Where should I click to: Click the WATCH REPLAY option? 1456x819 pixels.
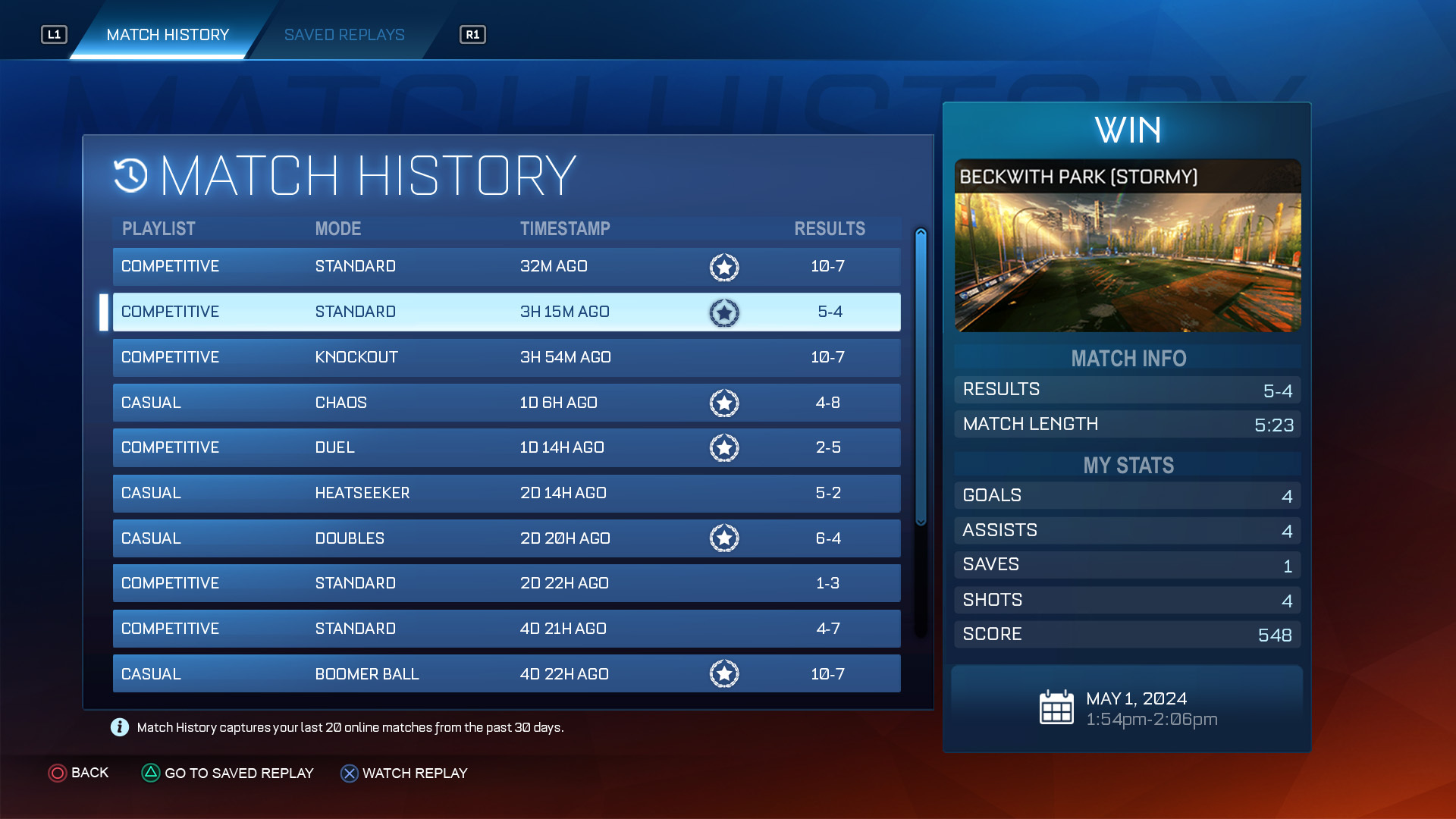[416, 773]
